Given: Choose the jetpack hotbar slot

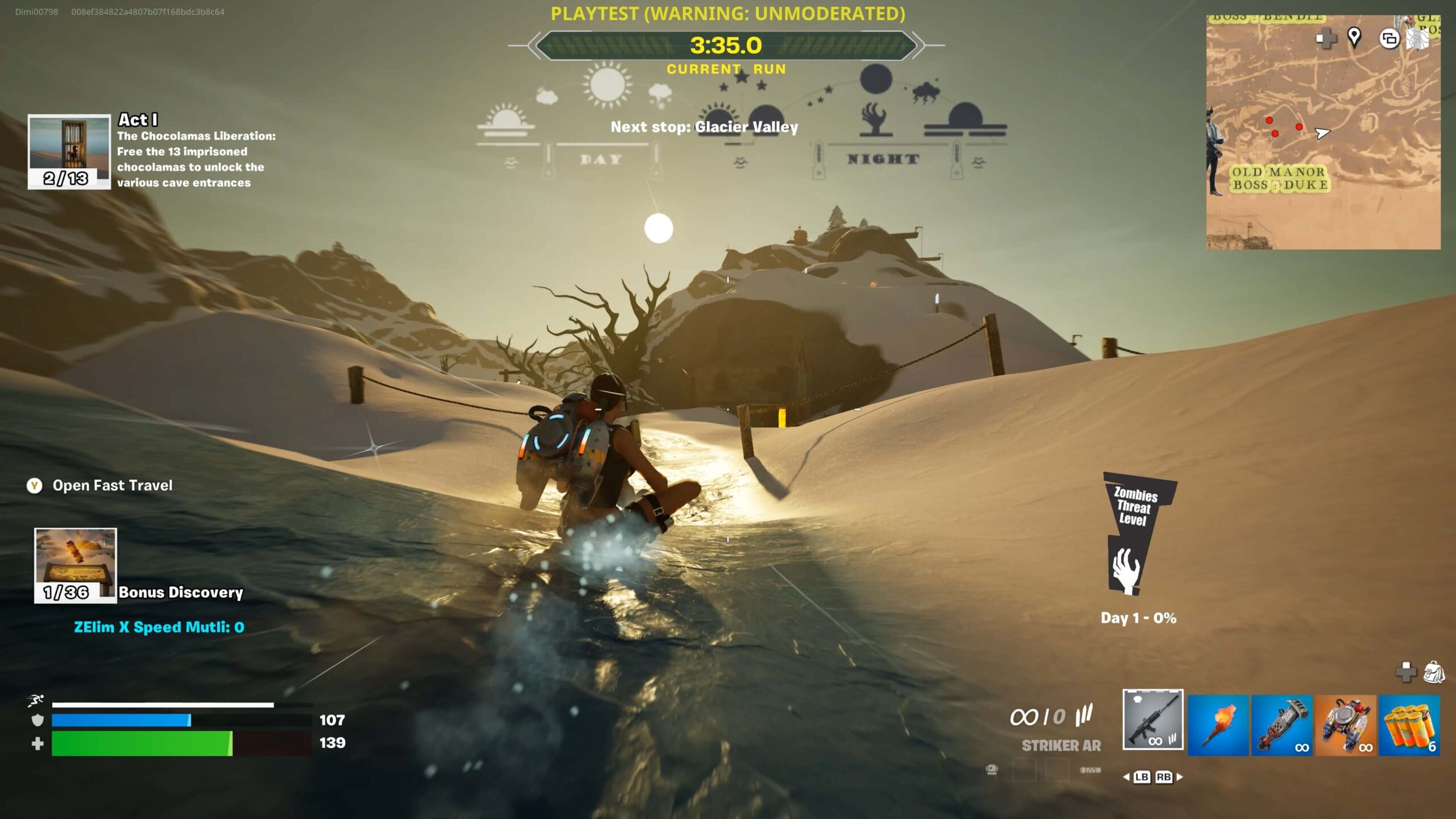Looking at the screenshot, I should (1346, 725).
